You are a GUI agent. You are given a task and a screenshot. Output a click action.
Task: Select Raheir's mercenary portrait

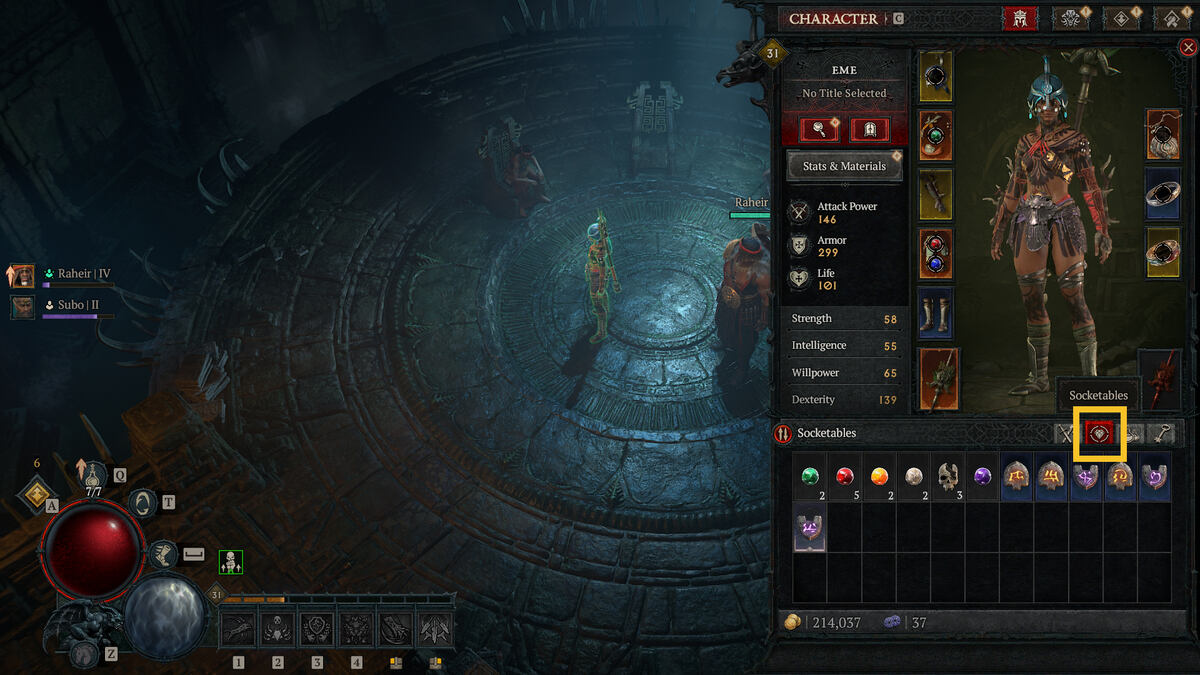(22, 275)
